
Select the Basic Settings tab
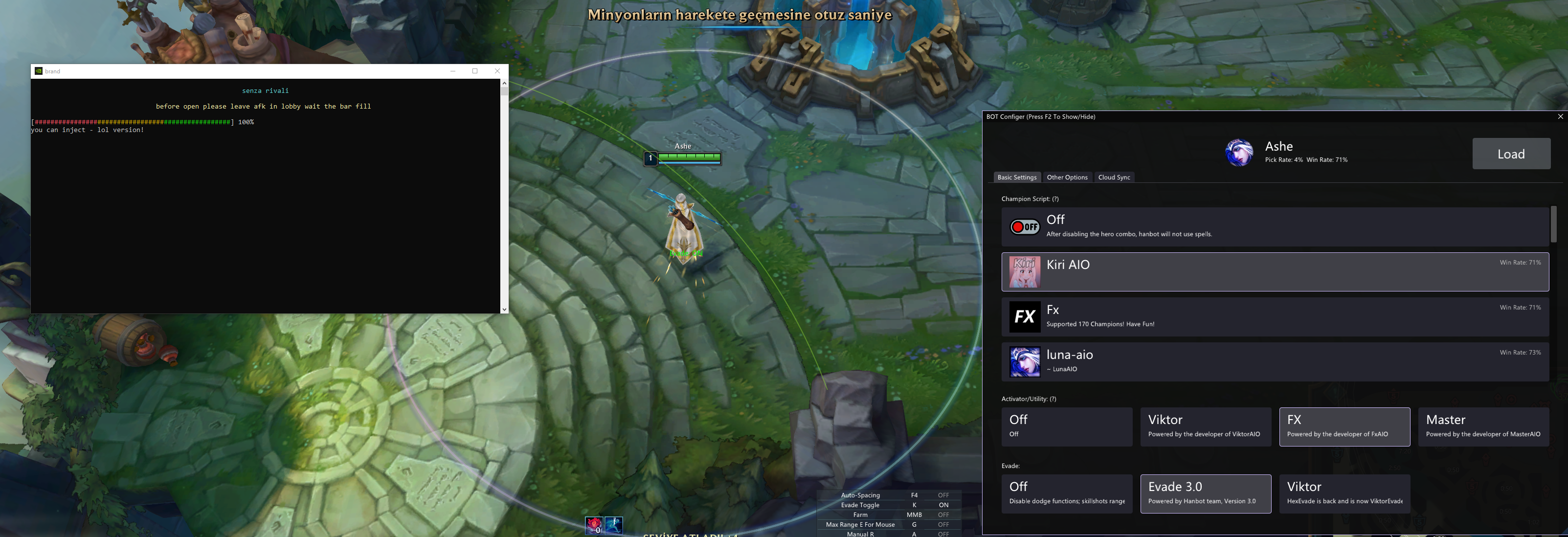(x=1016, y=177)
